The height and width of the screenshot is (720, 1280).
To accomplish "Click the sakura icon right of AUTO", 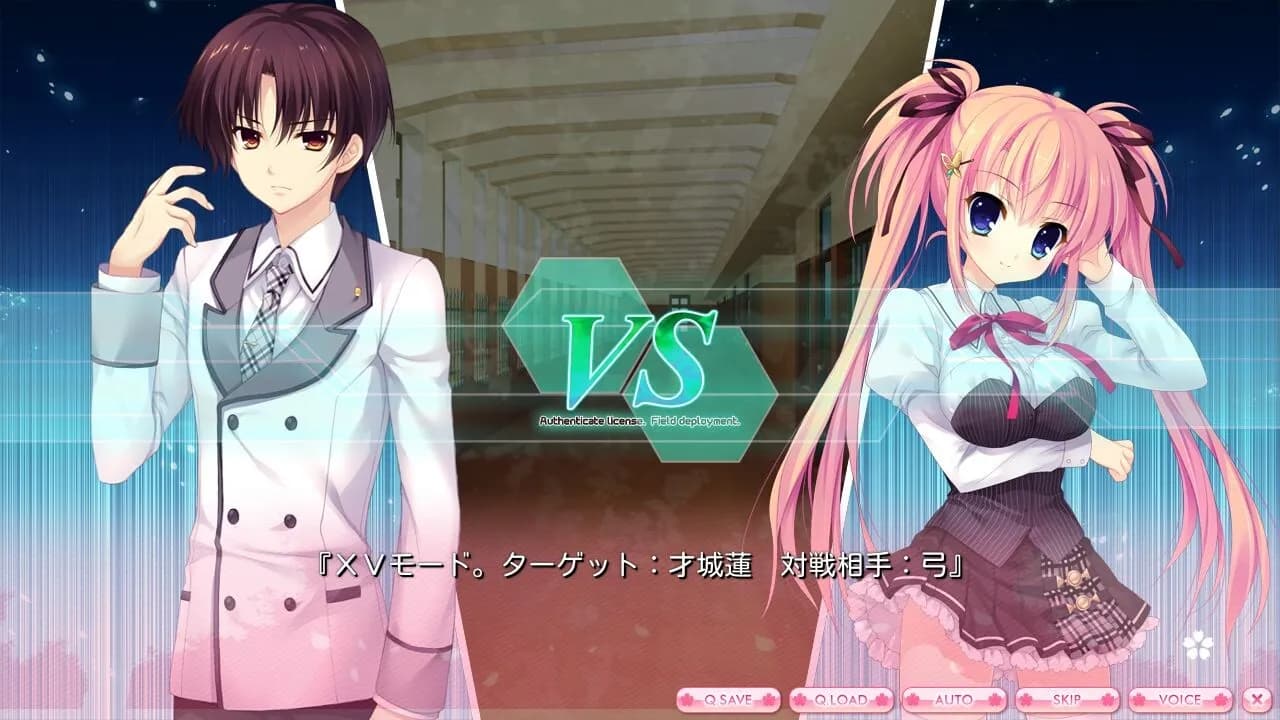I will tap(994, 701).
